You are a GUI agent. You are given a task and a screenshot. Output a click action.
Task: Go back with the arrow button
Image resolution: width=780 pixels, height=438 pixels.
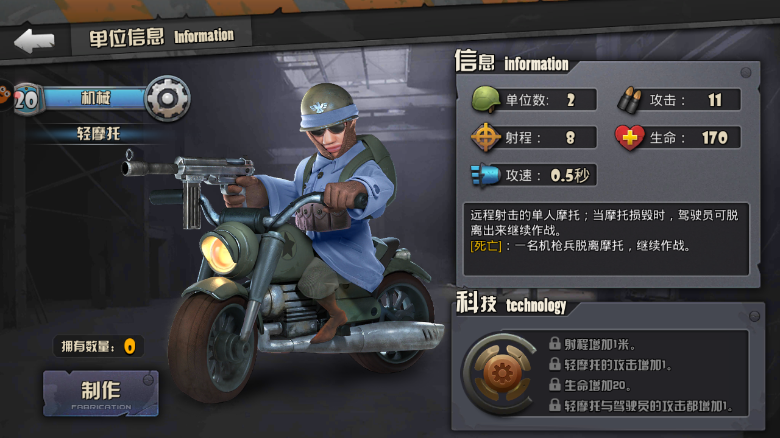point(34,40)
